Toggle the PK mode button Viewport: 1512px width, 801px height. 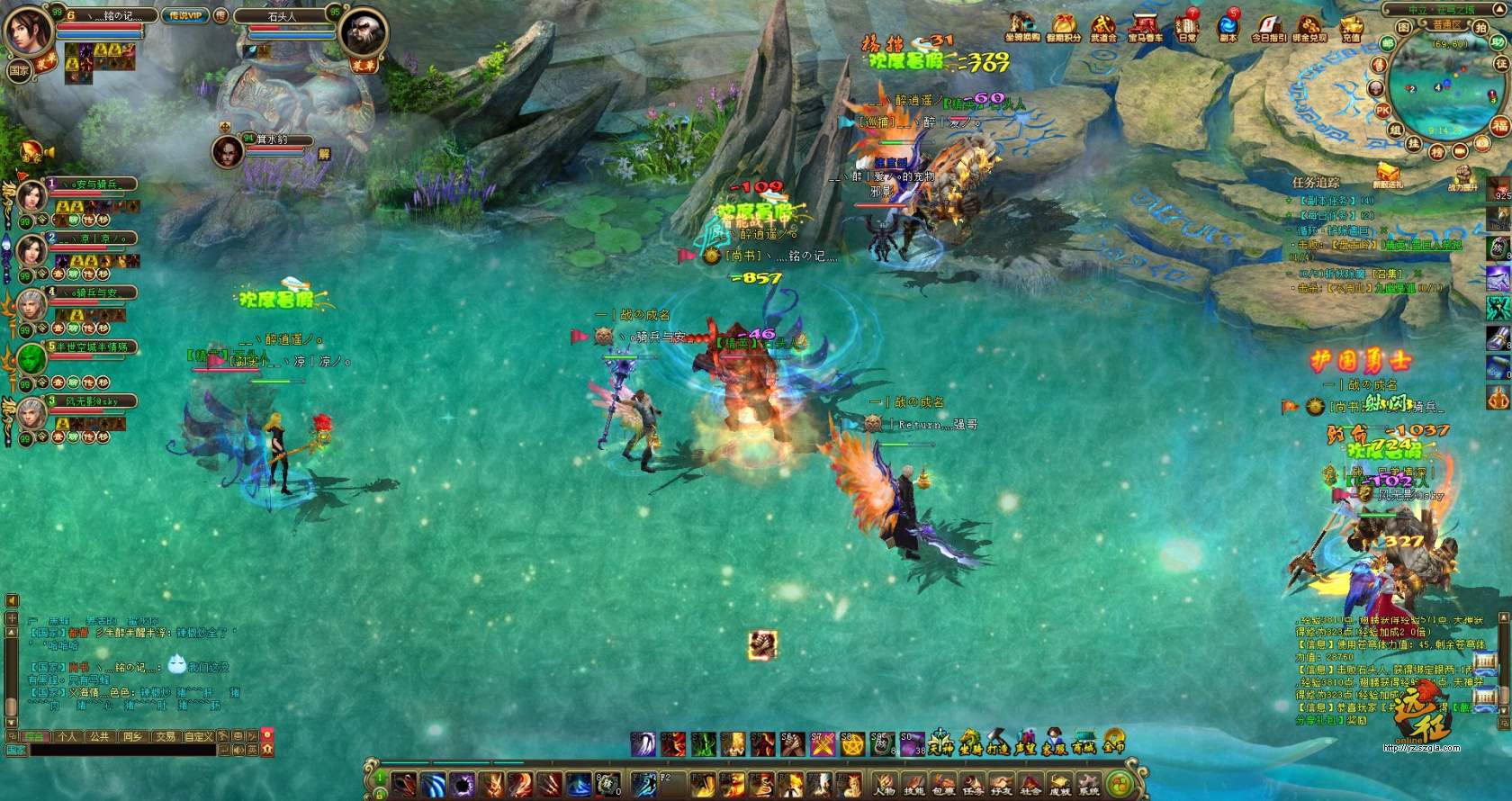point(1382,111)
